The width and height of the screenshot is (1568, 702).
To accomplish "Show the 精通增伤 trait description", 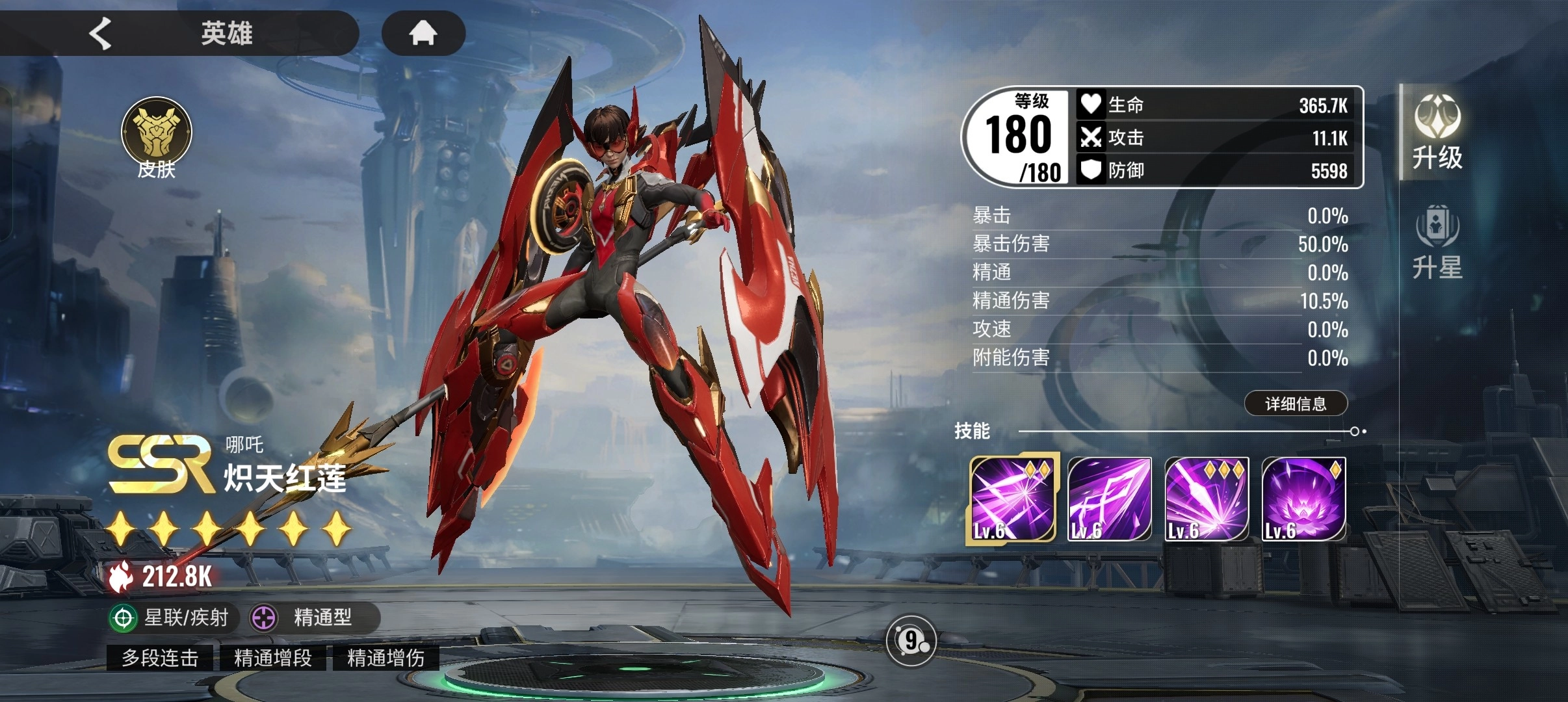I will [x=385, y=658].
